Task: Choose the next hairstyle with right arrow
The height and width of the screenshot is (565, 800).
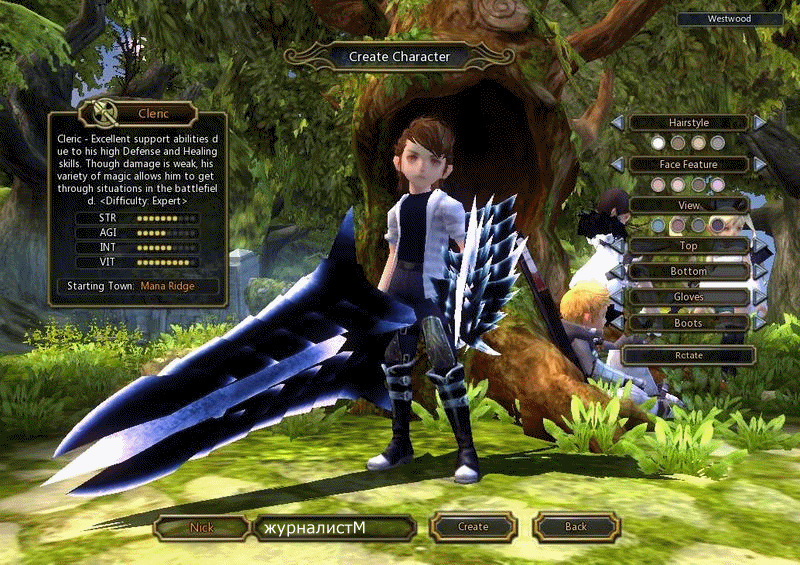Action: pos(760,122)
